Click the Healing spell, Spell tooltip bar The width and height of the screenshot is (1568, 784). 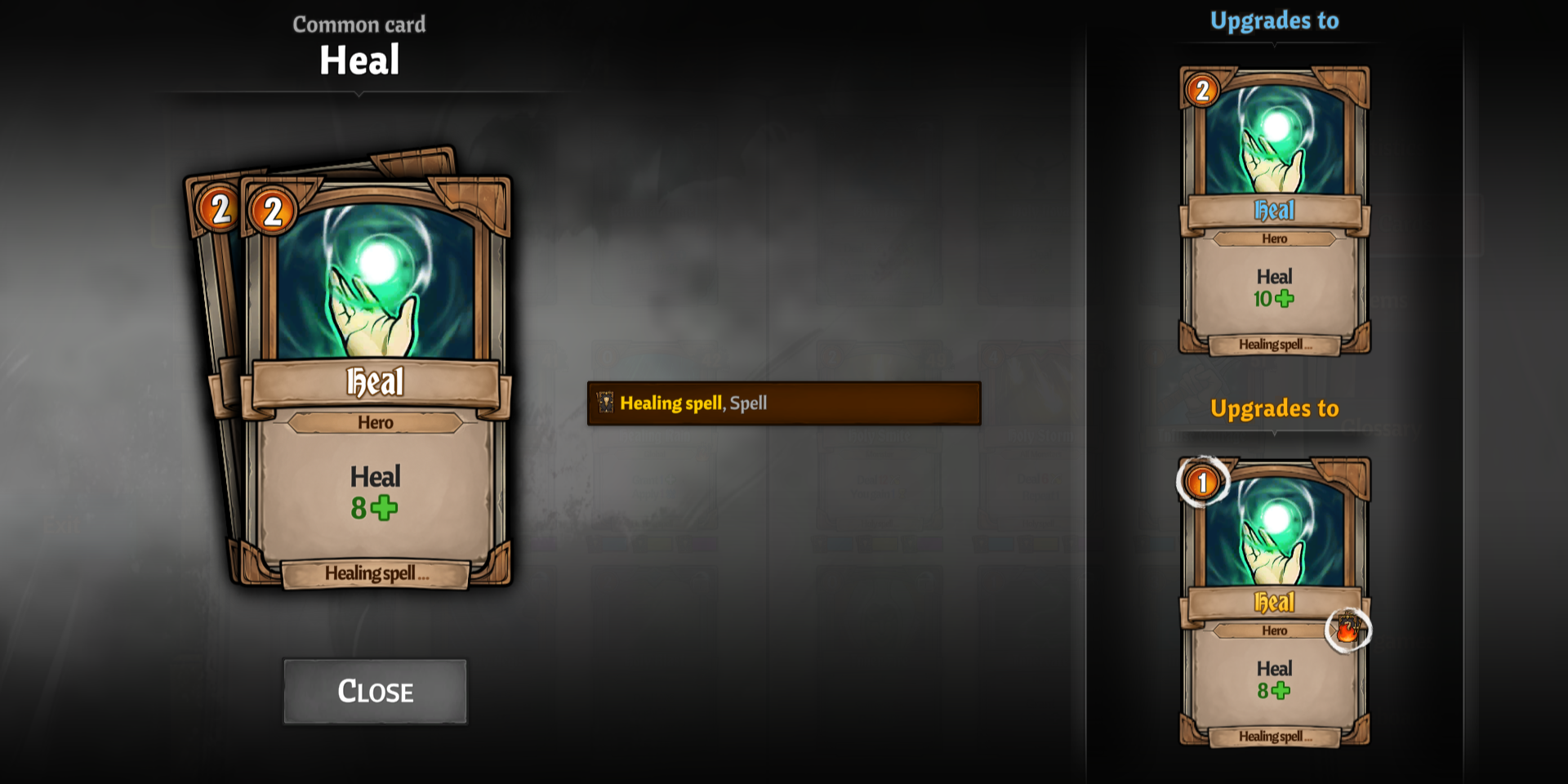(x=782, y=403)
